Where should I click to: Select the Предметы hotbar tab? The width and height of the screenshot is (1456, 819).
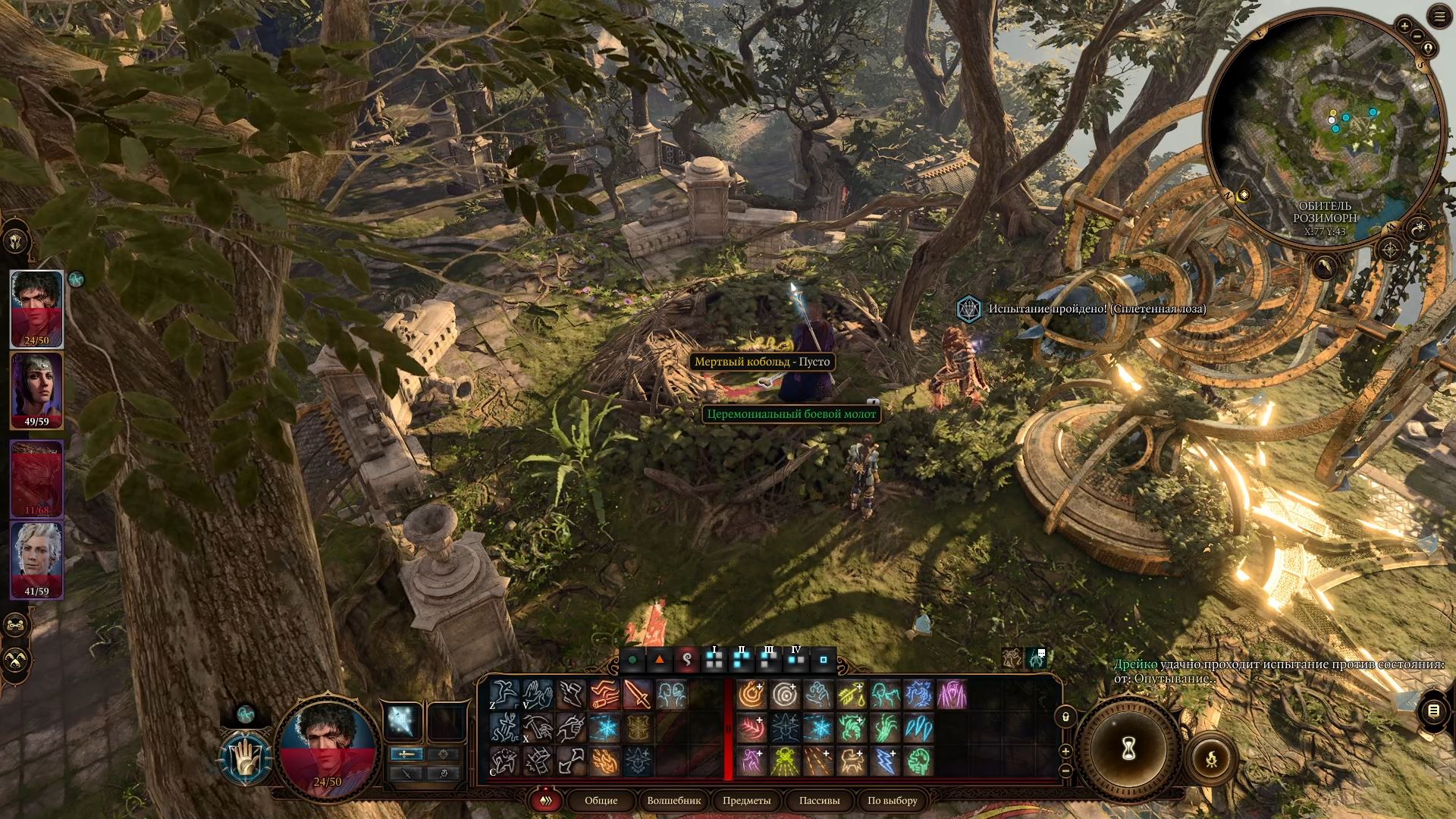[x=746, y=800]
